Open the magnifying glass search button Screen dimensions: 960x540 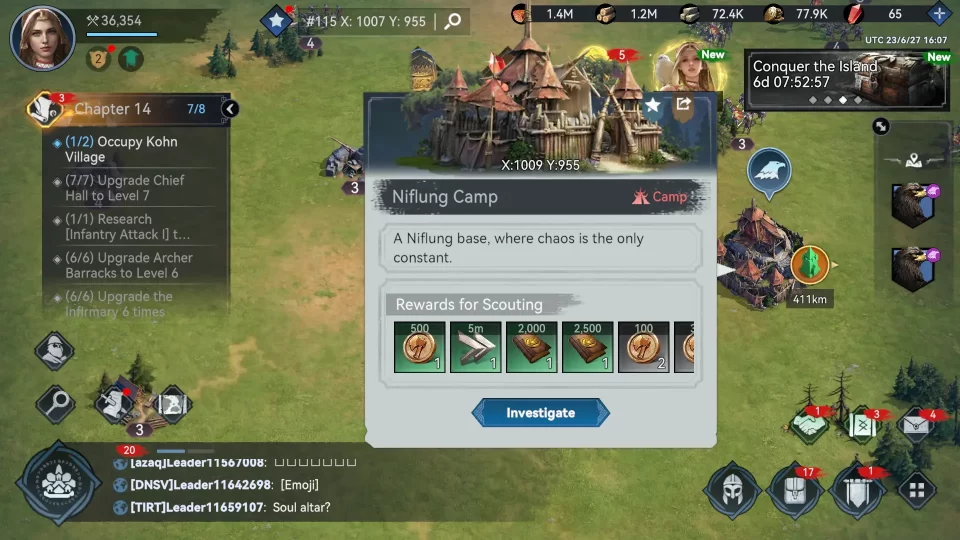[55, 405]
